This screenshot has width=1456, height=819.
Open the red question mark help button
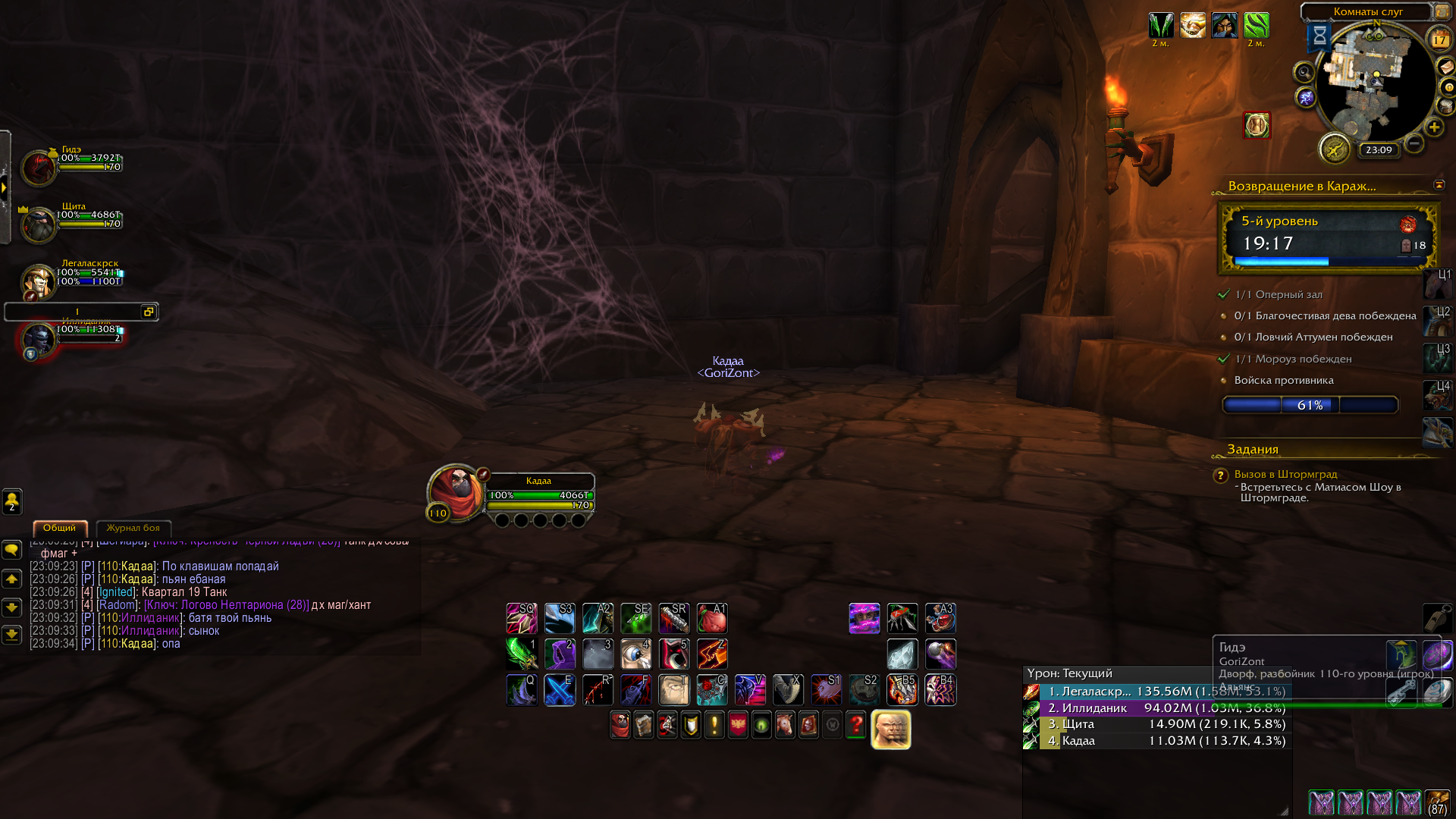click(855, 726)
